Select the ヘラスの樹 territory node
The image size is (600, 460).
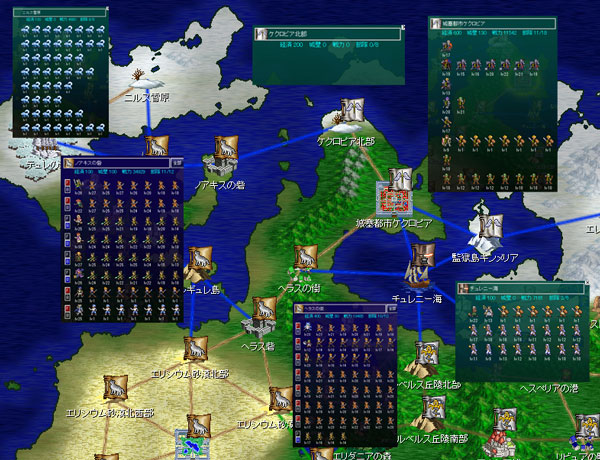click(x=305, y=260)
